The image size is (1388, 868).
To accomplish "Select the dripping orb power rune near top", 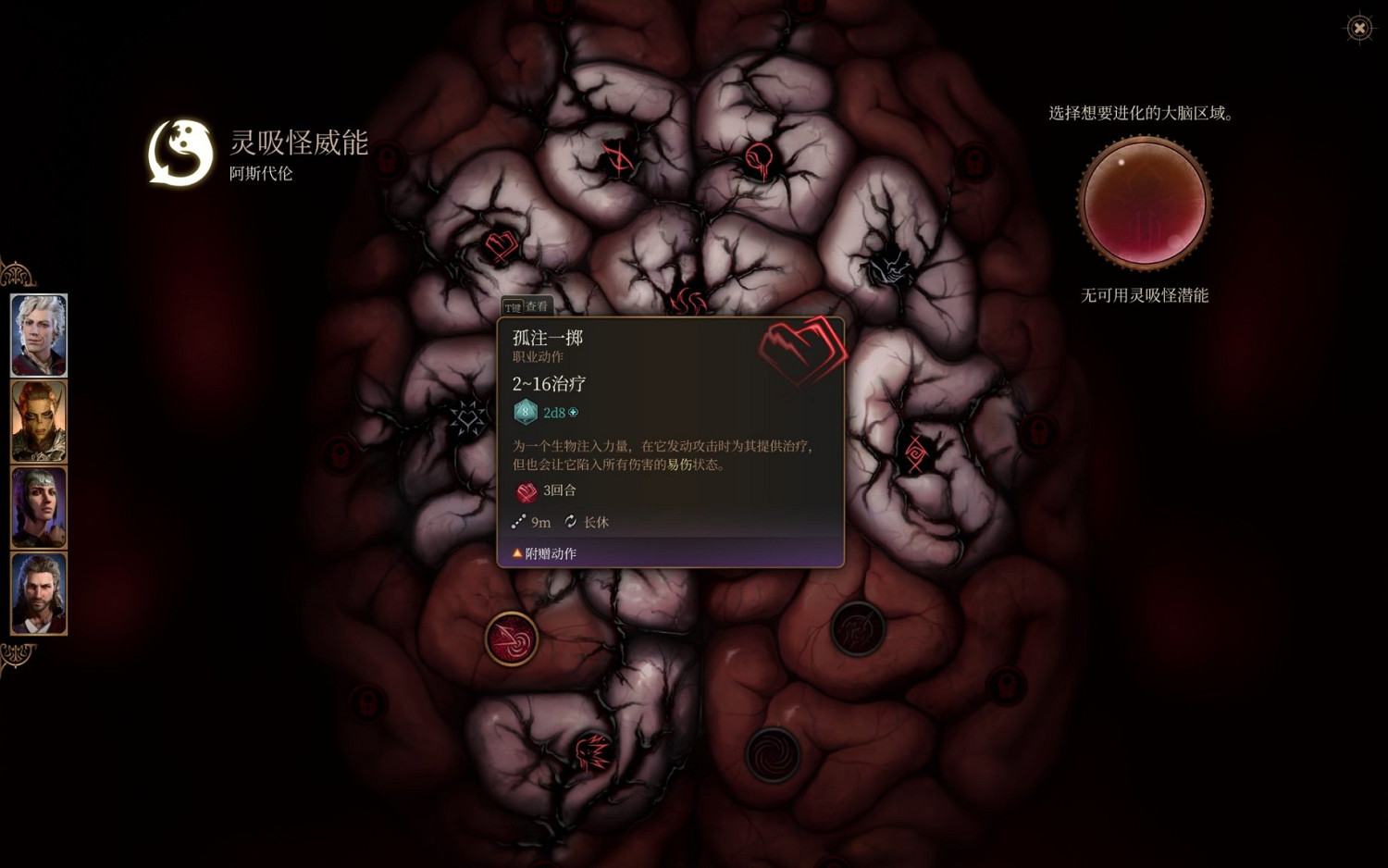I will coord(759,157).
